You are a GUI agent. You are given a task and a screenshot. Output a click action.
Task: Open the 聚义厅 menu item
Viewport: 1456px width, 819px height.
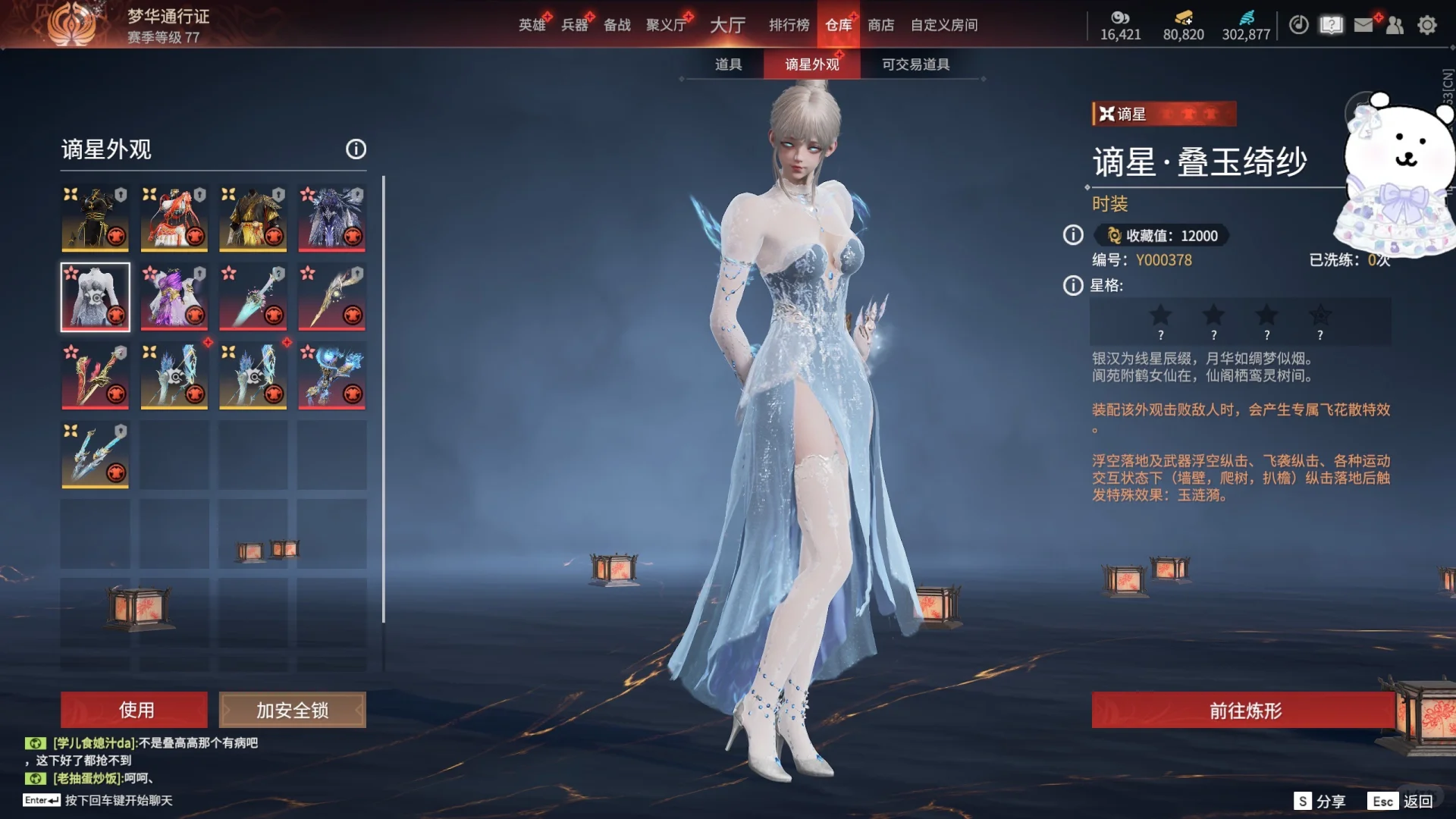coord(664,24)
